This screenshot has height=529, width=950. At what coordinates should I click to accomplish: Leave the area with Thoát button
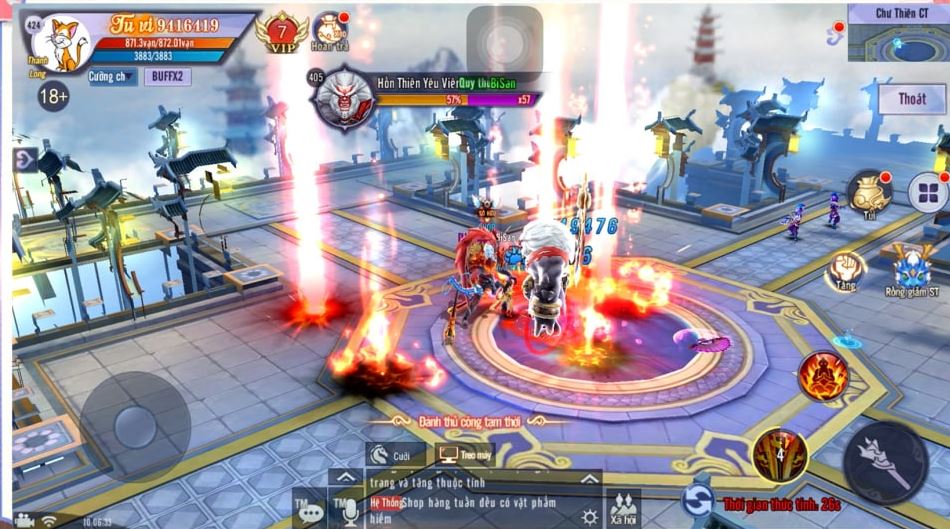(x=911, y=99)
